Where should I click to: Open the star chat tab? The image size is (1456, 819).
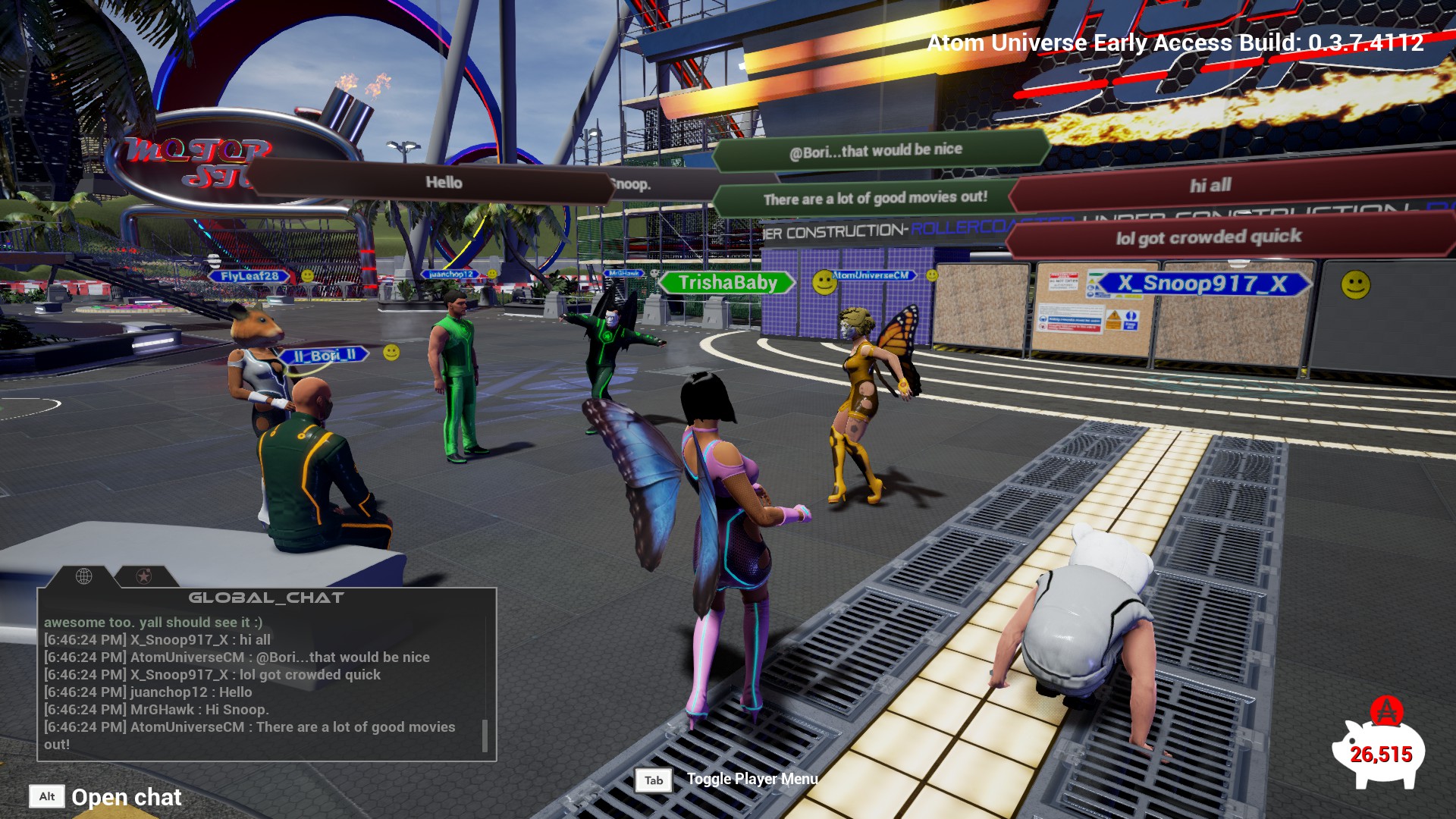[143, 576]
